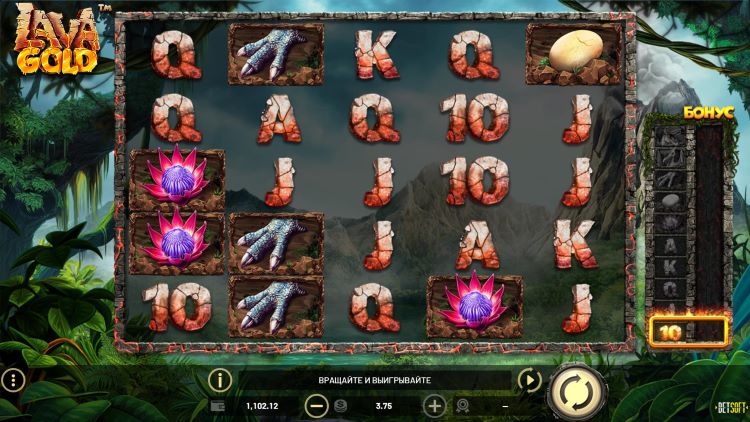
Task: Spin the reels with the round button
Action: pyautogui.click(x=577, y=390)
